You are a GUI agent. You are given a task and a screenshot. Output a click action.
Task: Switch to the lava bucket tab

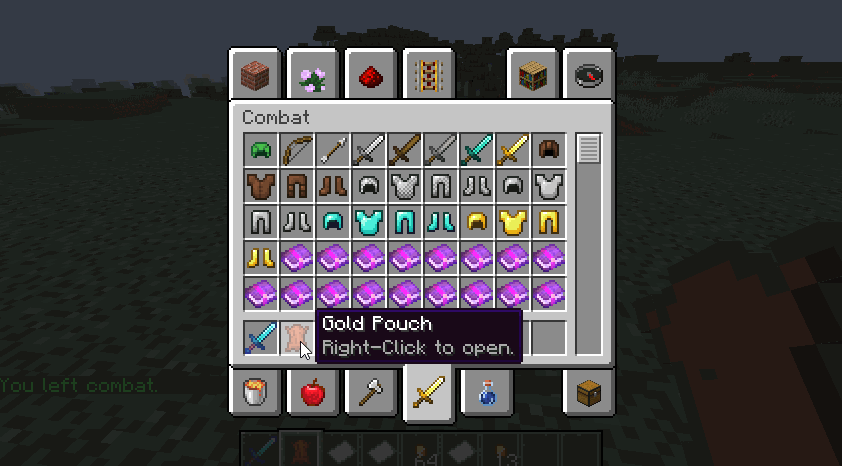coord(254,391)
